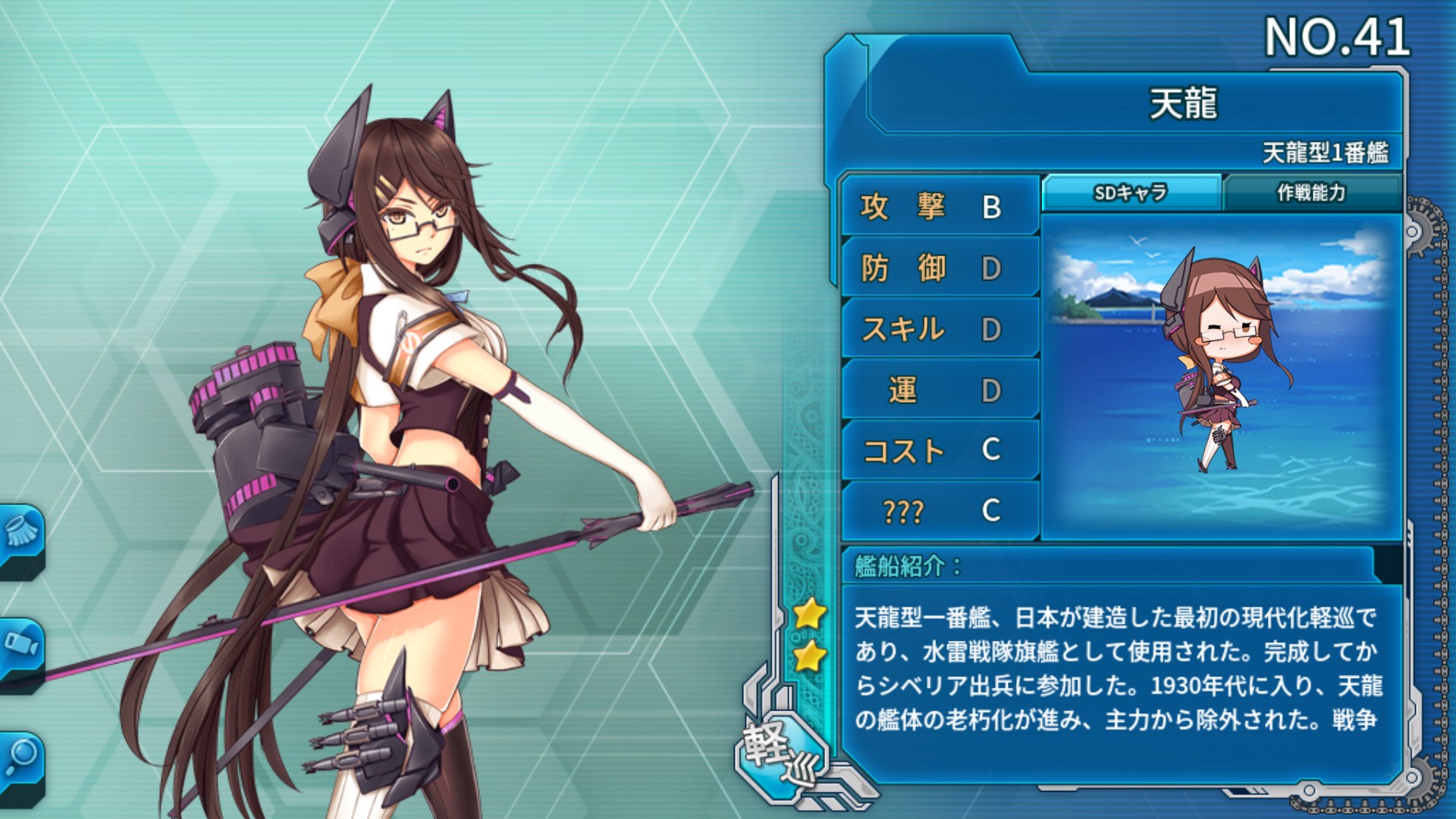Open the 作戦能力 tab
This screenshot has height=819, width=1456.
[1310, 193]
